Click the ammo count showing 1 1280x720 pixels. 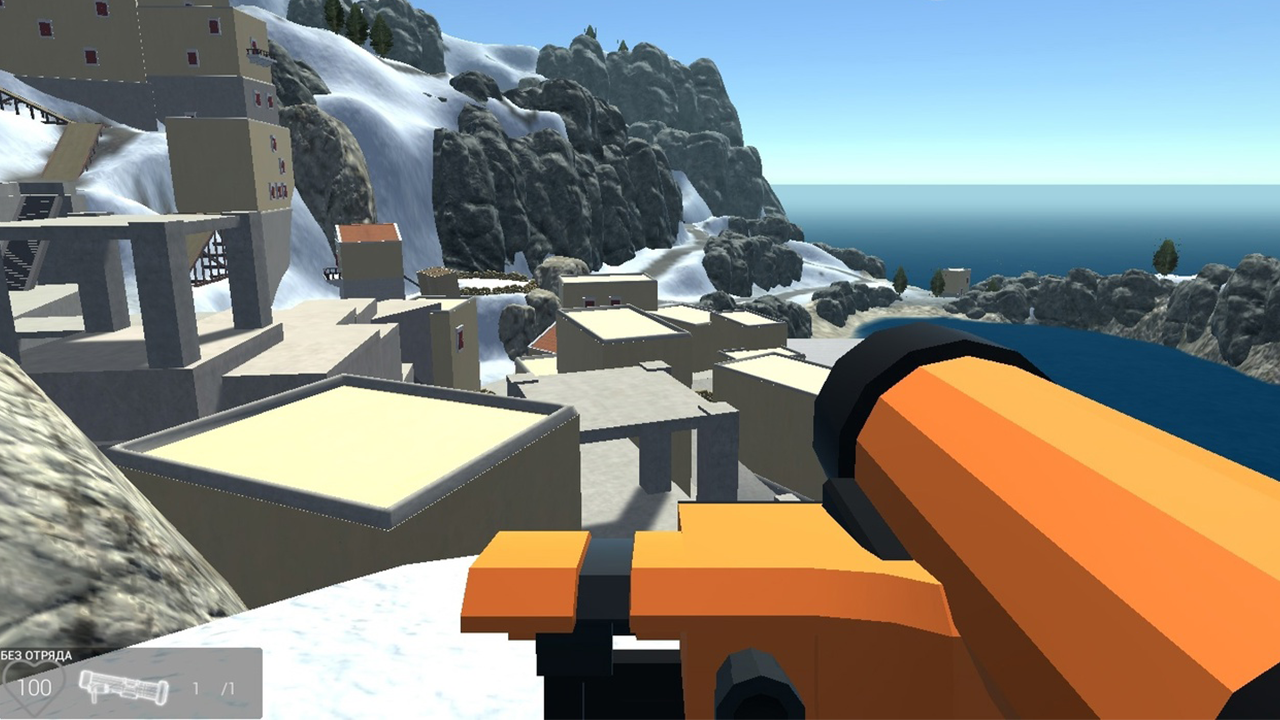pos(194,688)
